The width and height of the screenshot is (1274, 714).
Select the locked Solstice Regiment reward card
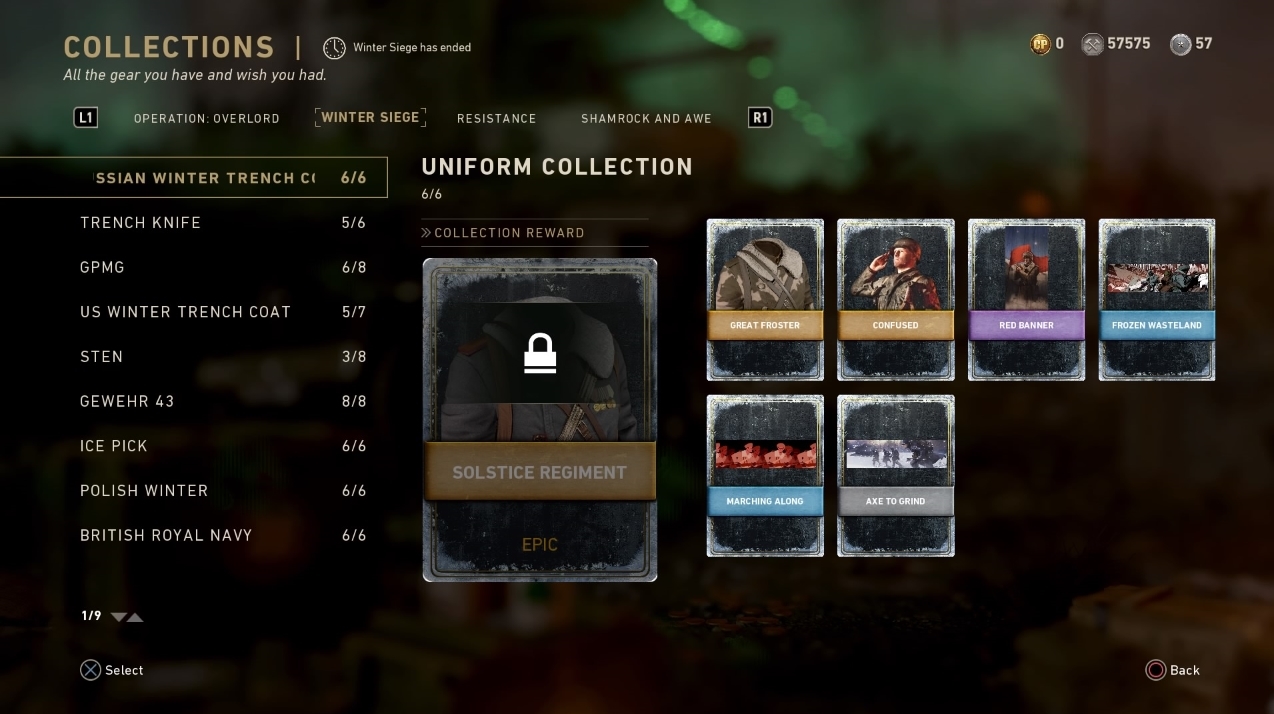pyautogui.click(x=539, y=420)
